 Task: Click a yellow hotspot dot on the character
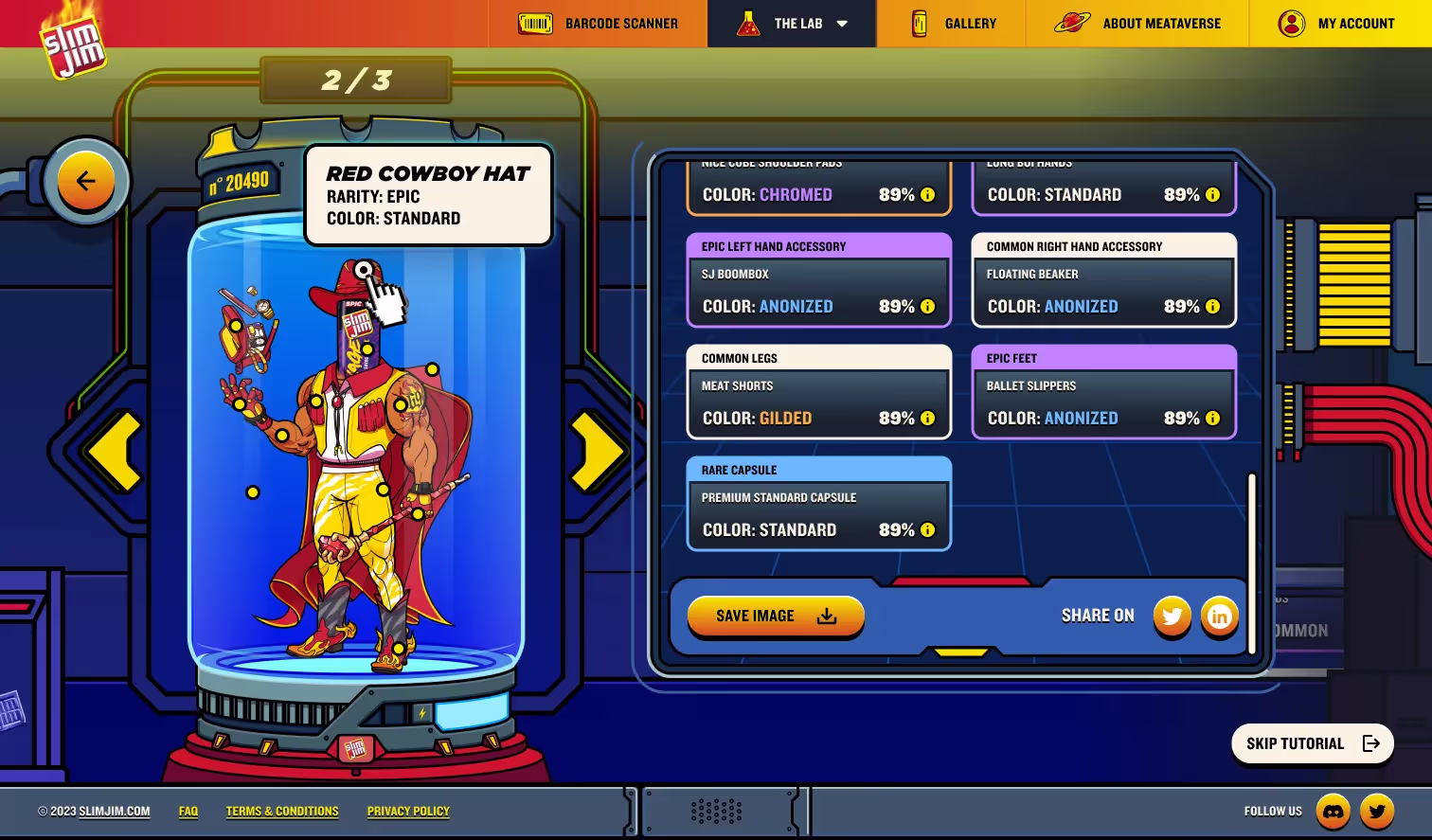[251, 491]
